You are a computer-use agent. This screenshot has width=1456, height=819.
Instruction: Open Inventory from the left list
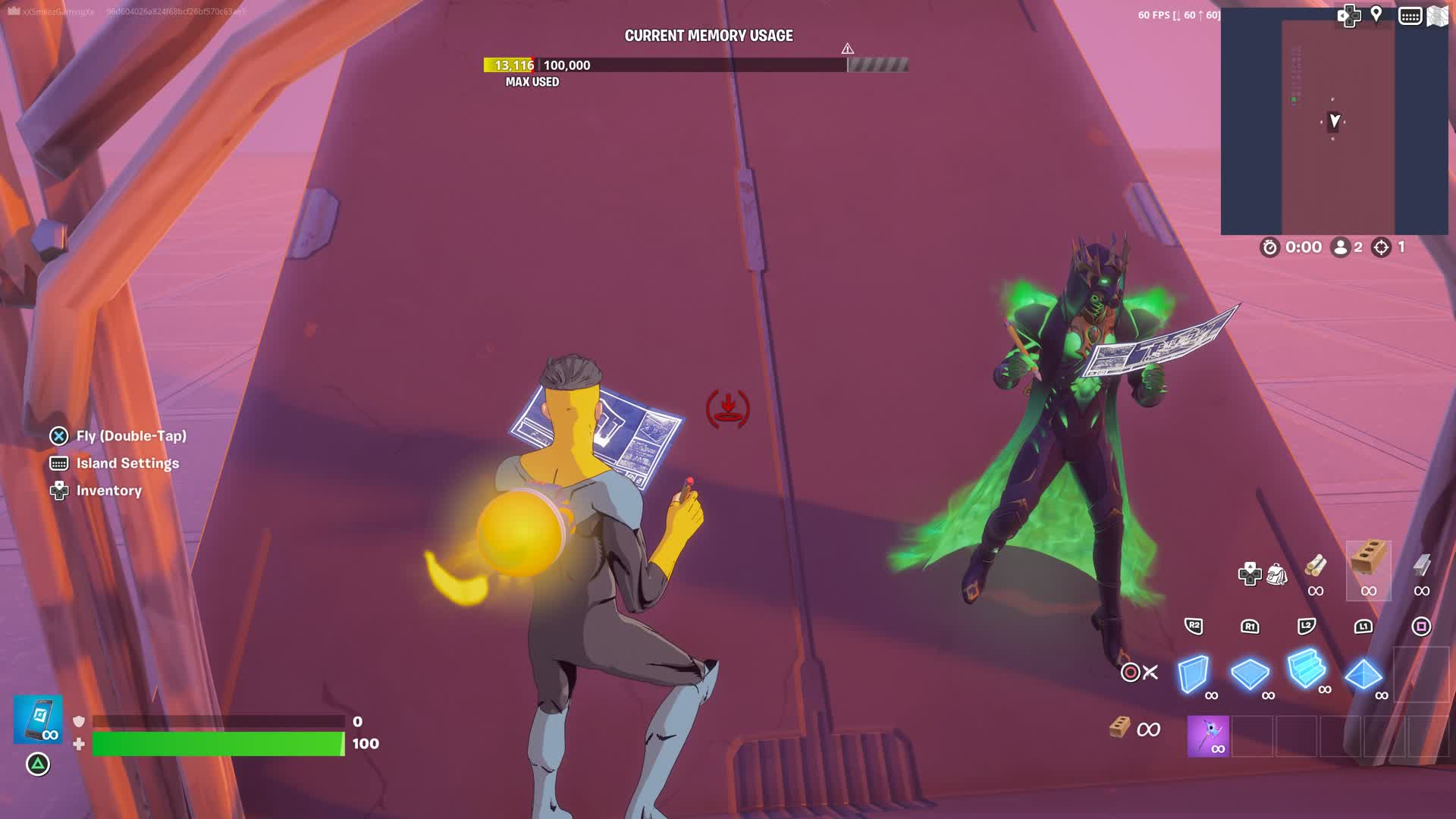point(108,491)
